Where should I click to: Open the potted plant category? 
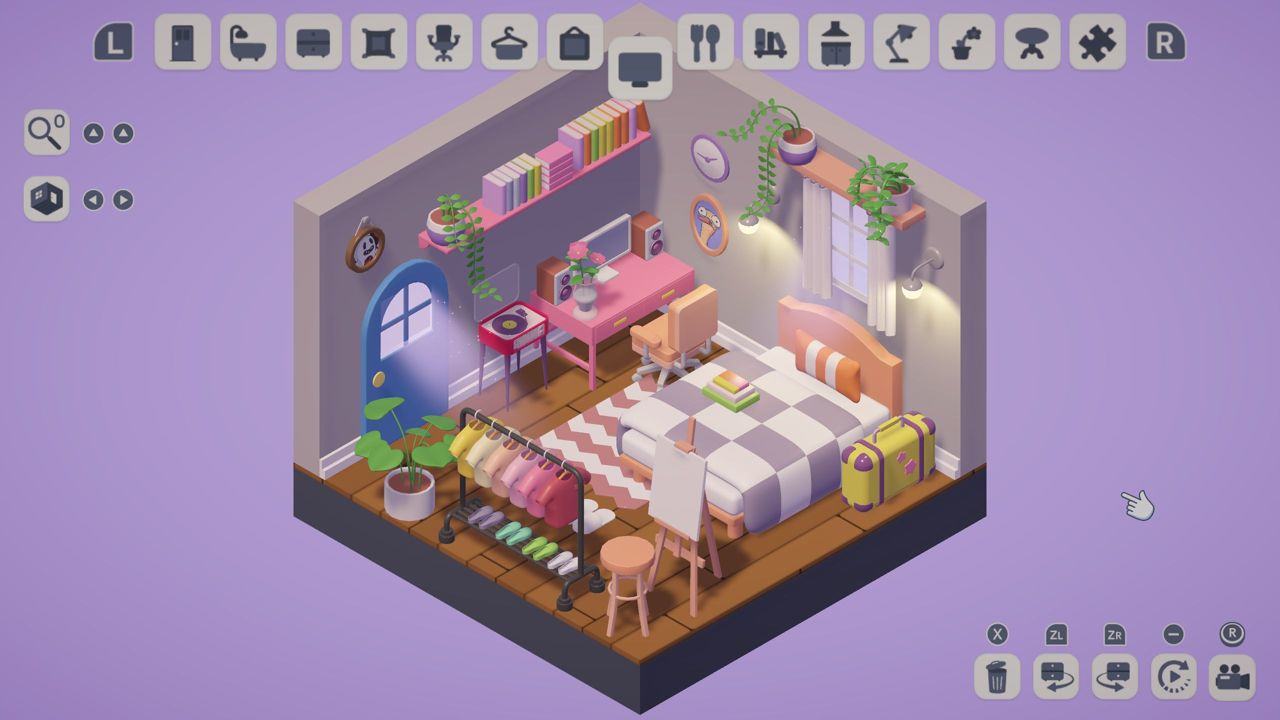click(x=966, y=43)
